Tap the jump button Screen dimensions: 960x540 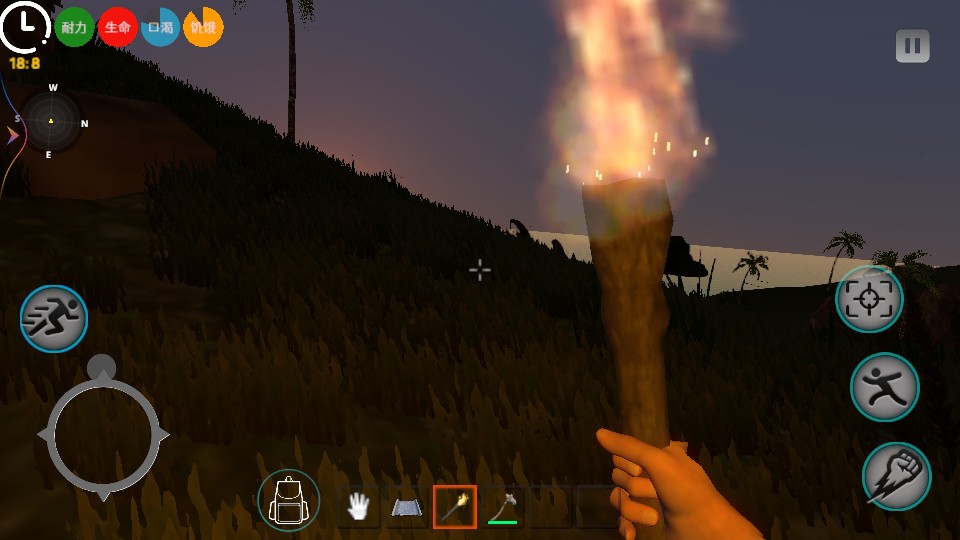click(x=884, y=387)
